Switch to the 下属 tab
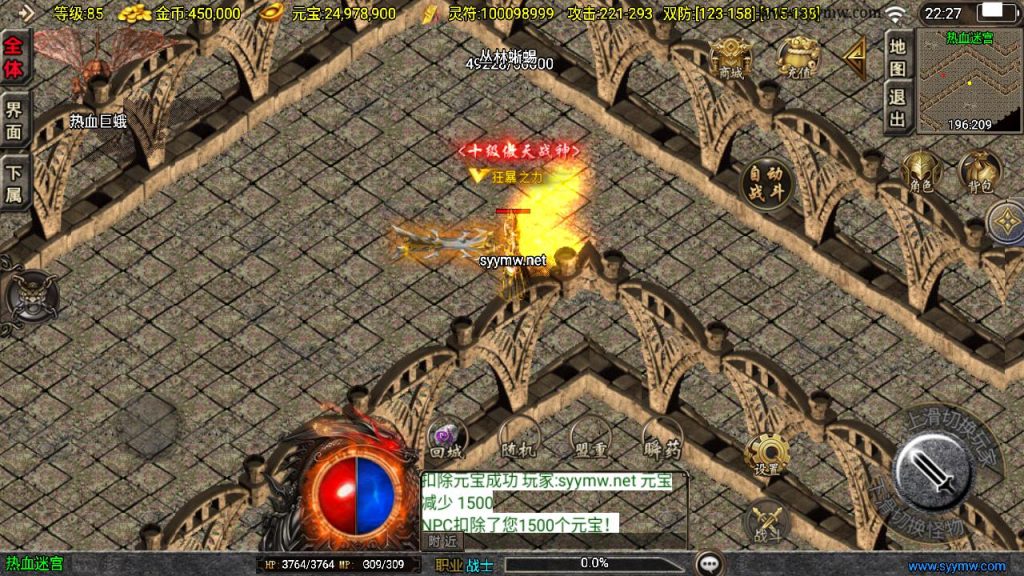 click(14, 182)
